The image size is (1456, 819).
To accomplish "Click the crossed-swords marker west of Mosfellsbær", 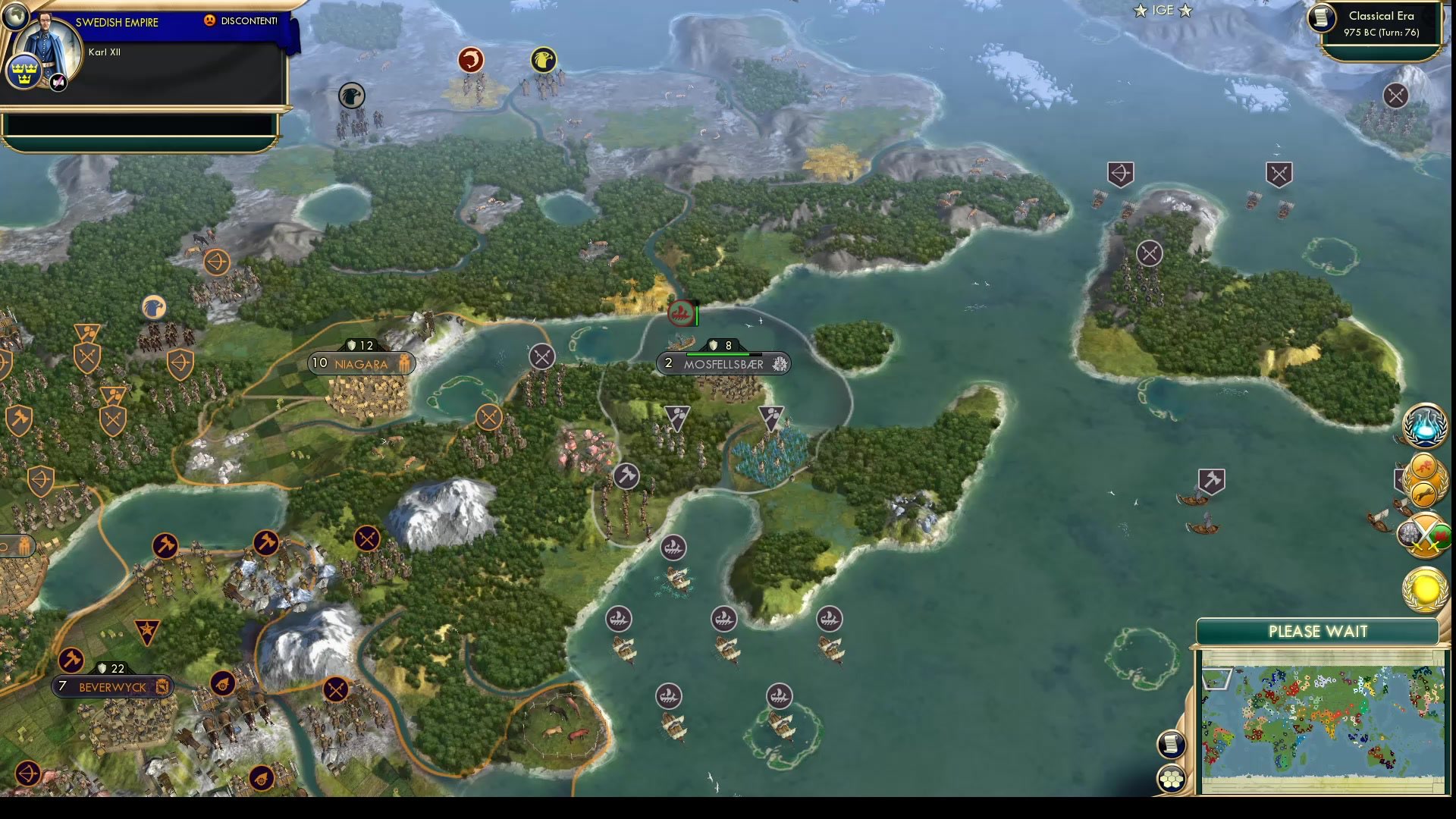I will [541, 356].
